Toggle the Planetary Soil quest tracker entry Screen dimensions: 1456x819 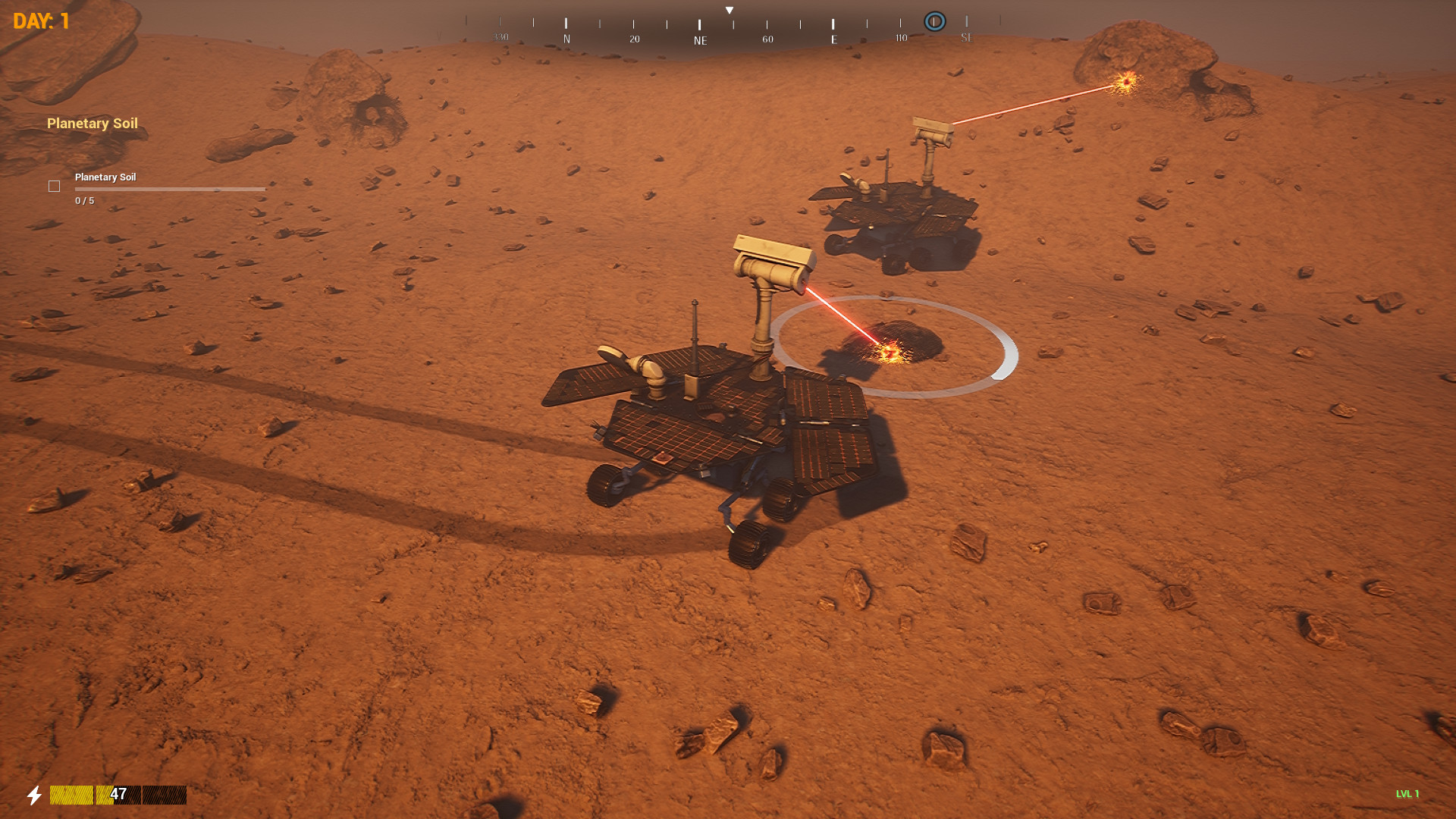tap(105, 177)
